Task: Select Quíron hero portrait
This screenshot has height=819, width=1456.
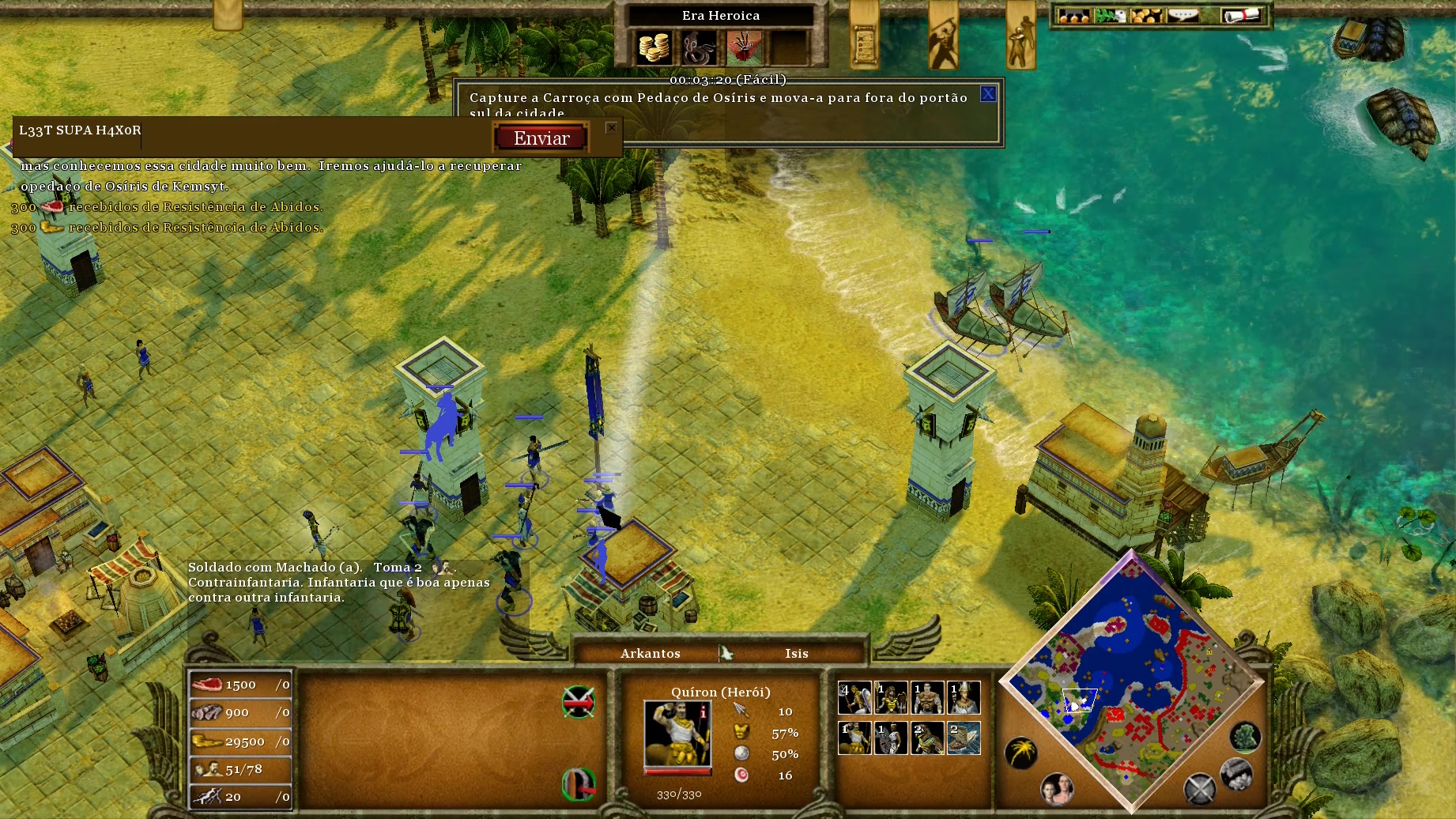Action: tap(677, 733)
